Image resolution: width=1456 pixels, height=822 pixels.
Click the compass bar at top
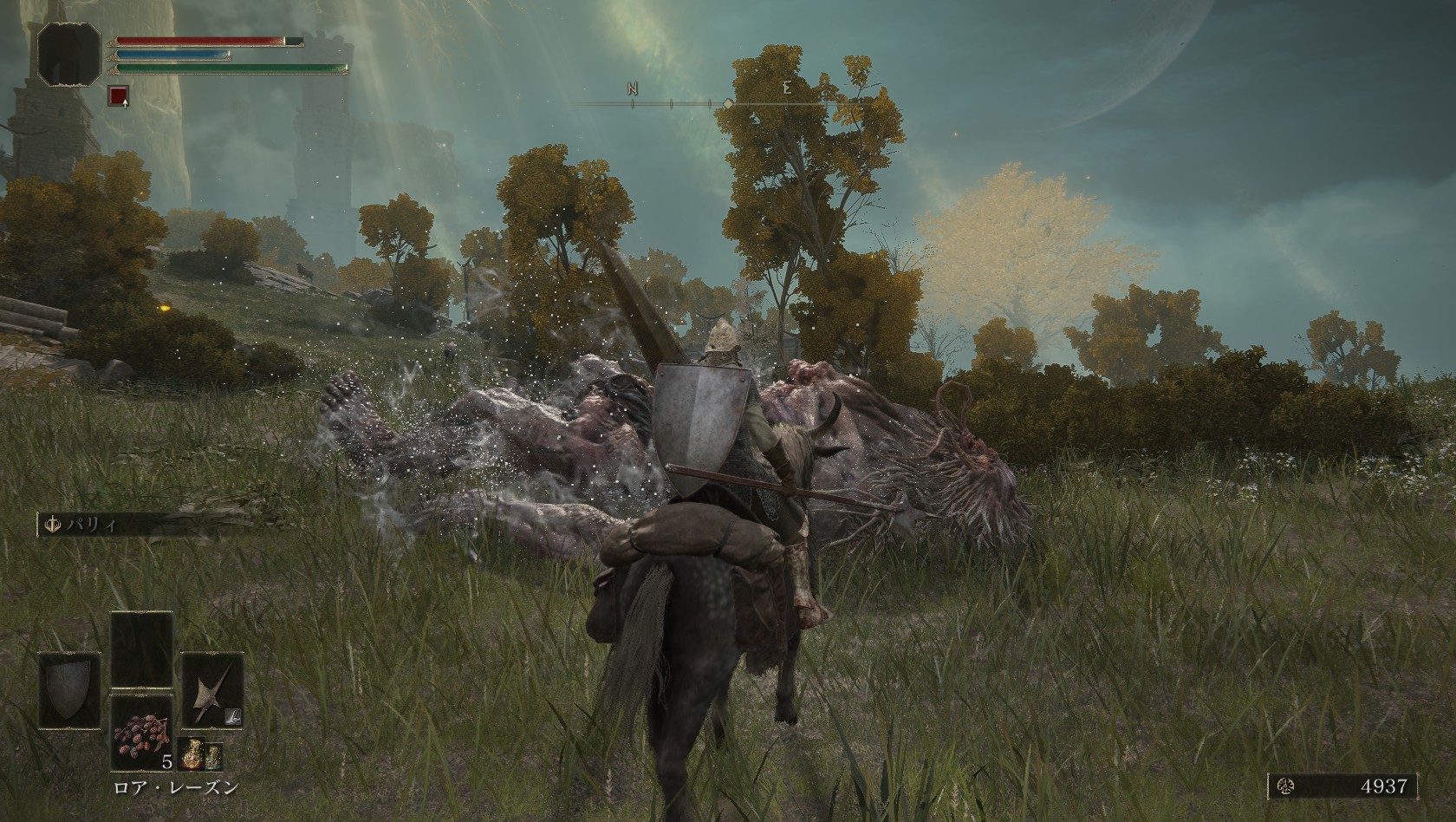click(x=726, y=104)
